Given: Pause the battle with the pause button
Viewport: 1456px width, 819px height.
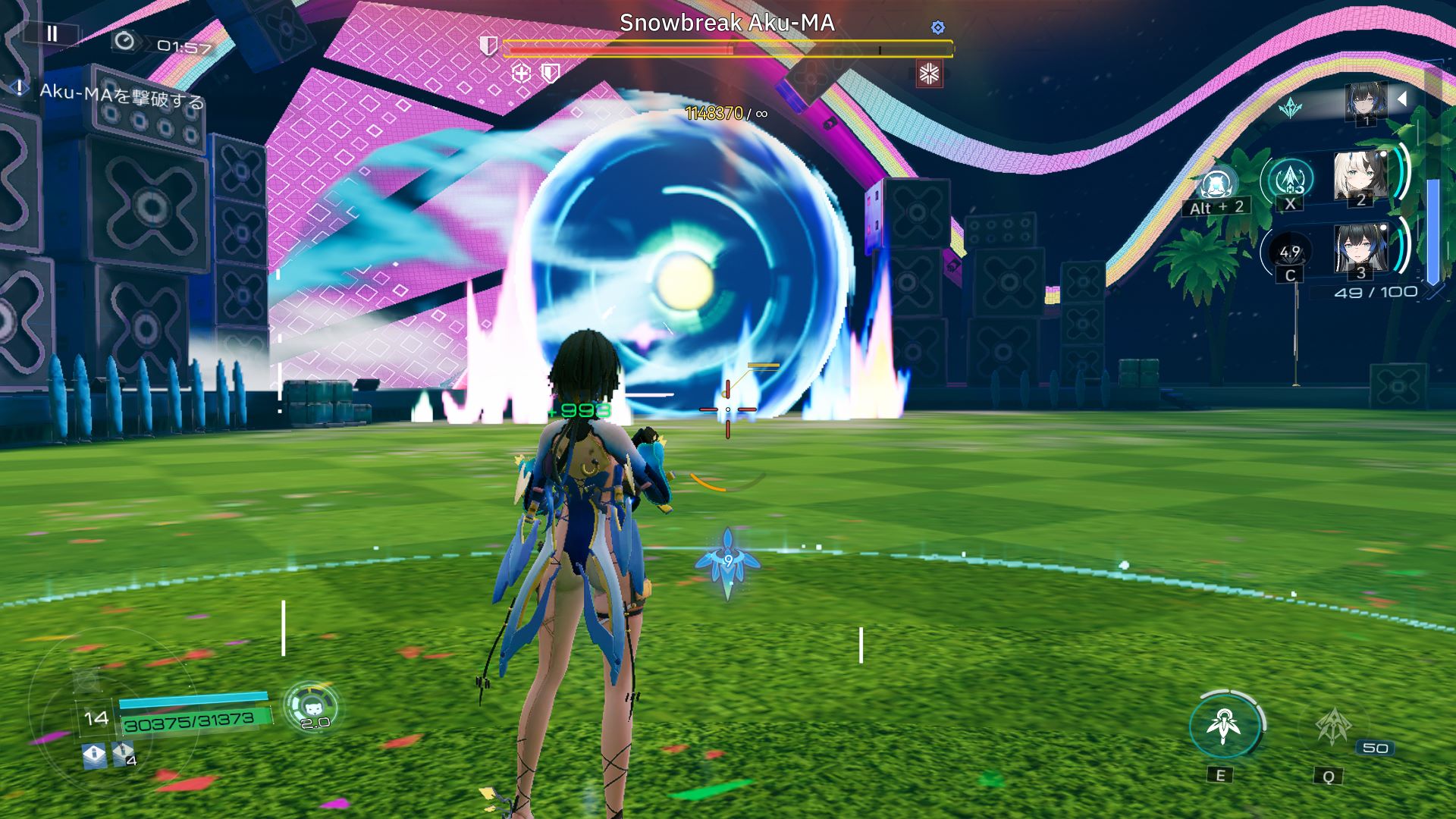Looking at the screenshot, I should tap(52, 33).
